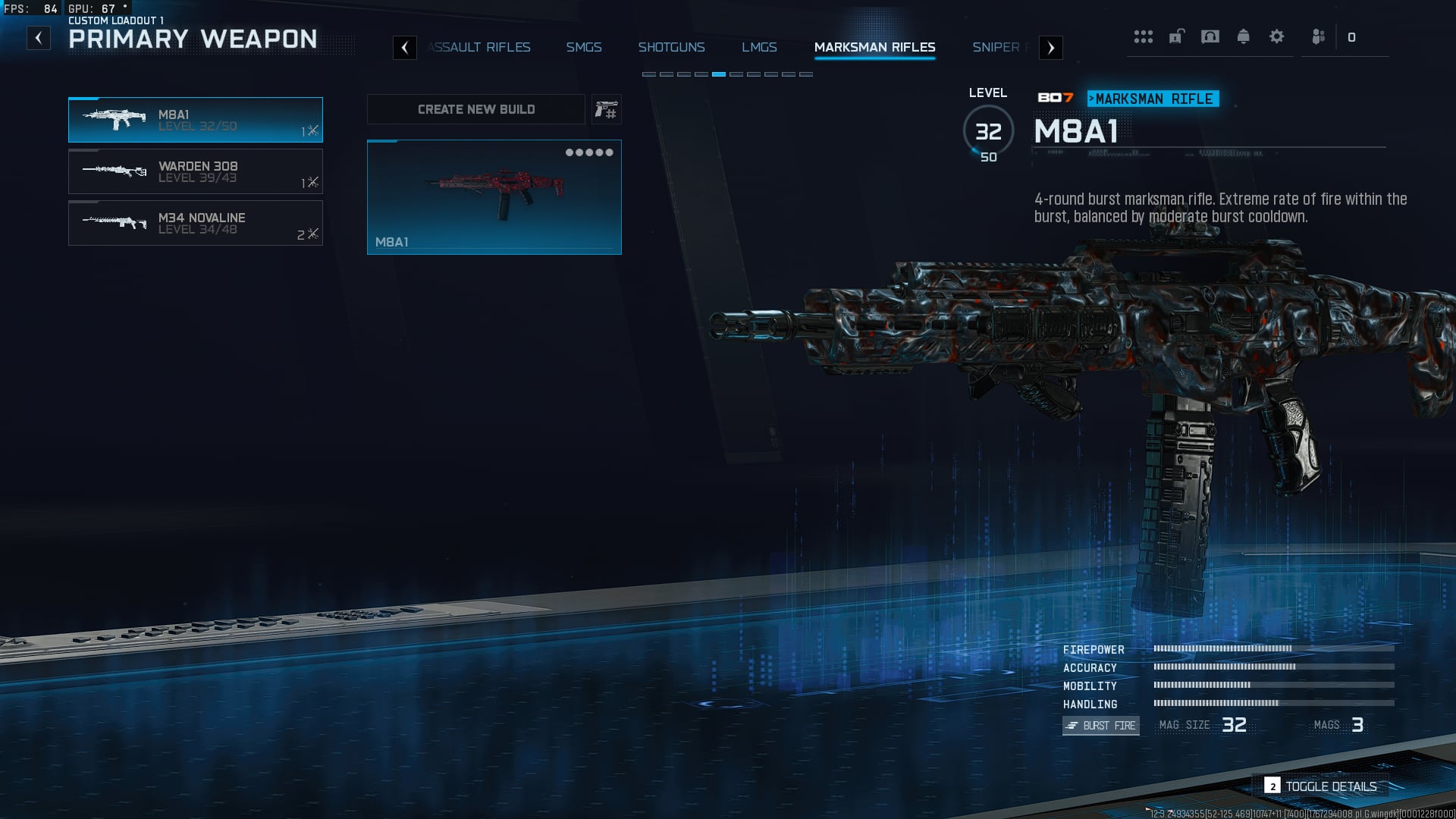Image resolution: width=1456 pixels, height=819 pixels.
Task: Switch to the Assault Rifles tab
Action: [x=479, y=47]
